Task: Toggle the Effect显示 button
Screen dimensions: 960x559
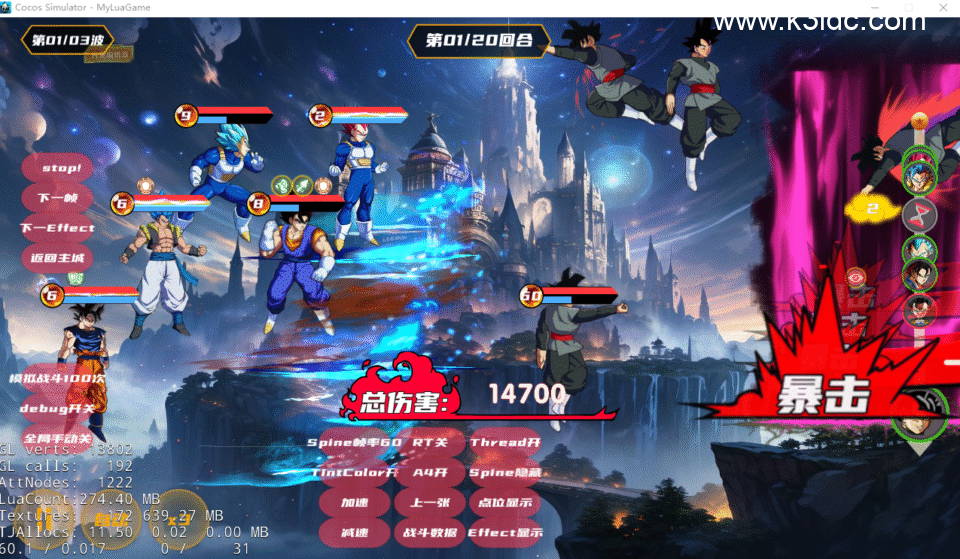Action: pos(505,533)
